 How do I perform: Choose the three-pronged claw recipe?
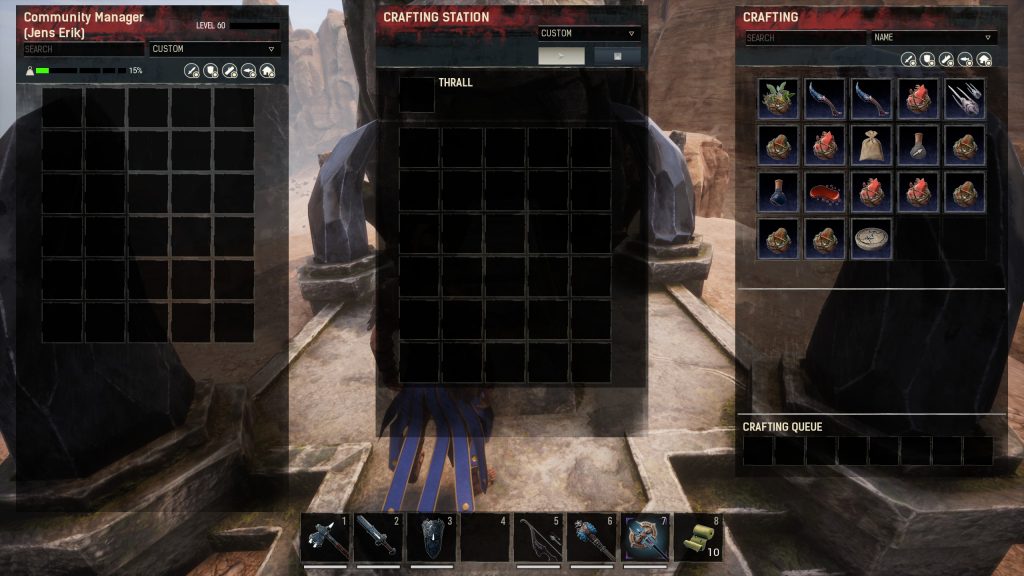pos(965,99)
